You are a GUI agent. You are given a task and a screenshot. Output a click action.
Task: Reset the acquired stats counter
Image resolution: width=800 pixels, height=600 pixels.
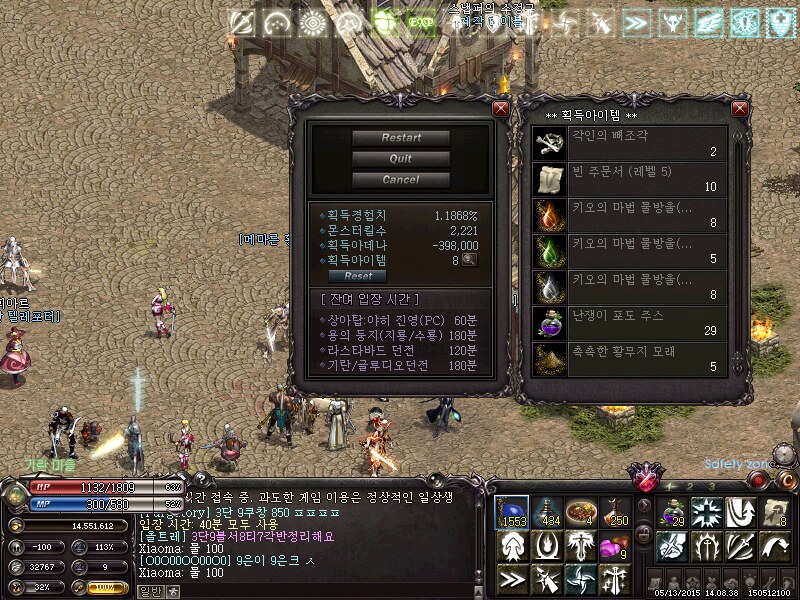pos(357,276)
